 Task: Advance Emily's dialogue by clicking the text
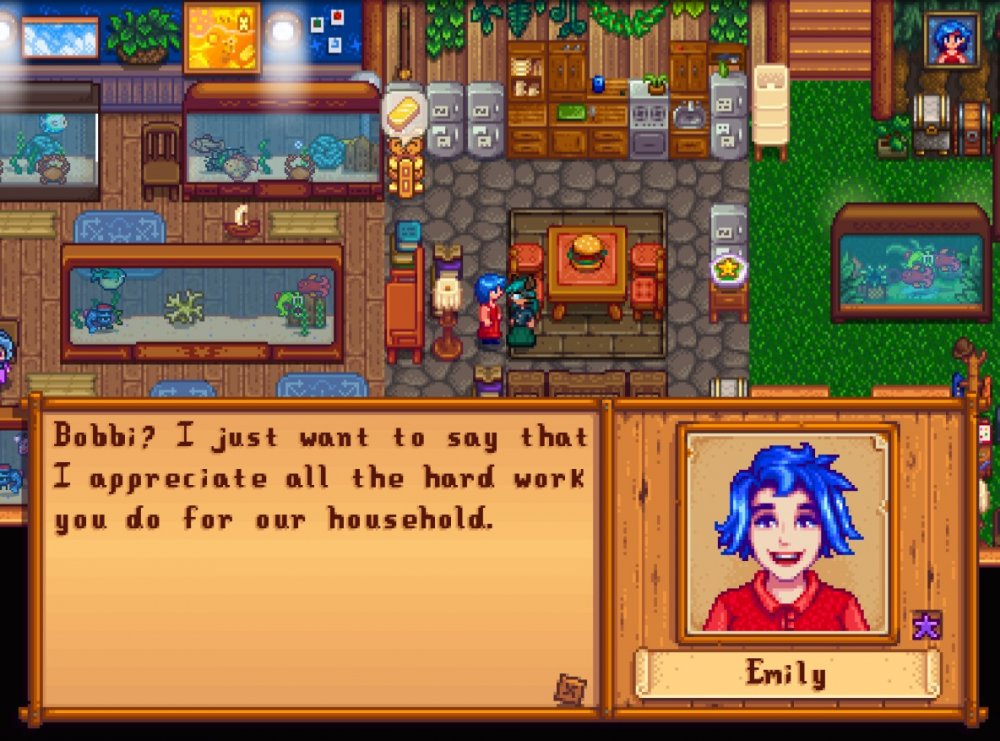point(320,478)
